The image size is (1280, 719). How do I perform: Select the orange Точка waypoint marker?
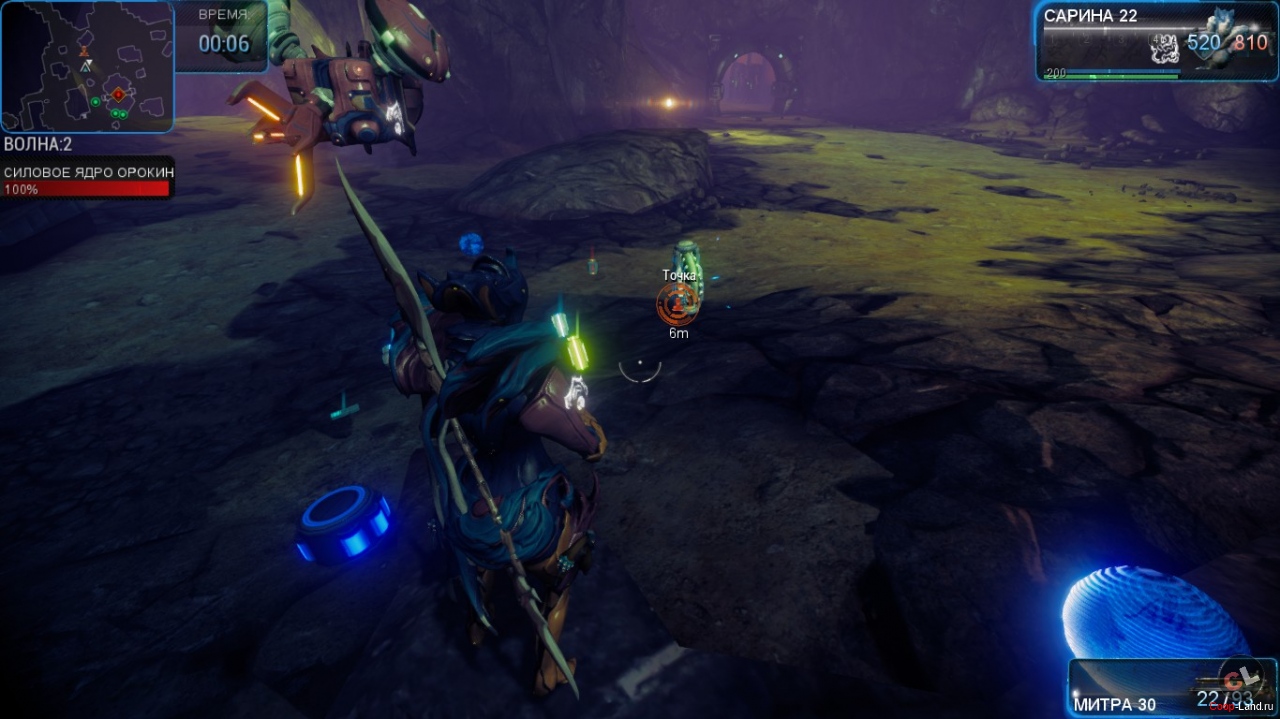click(677, 301)
